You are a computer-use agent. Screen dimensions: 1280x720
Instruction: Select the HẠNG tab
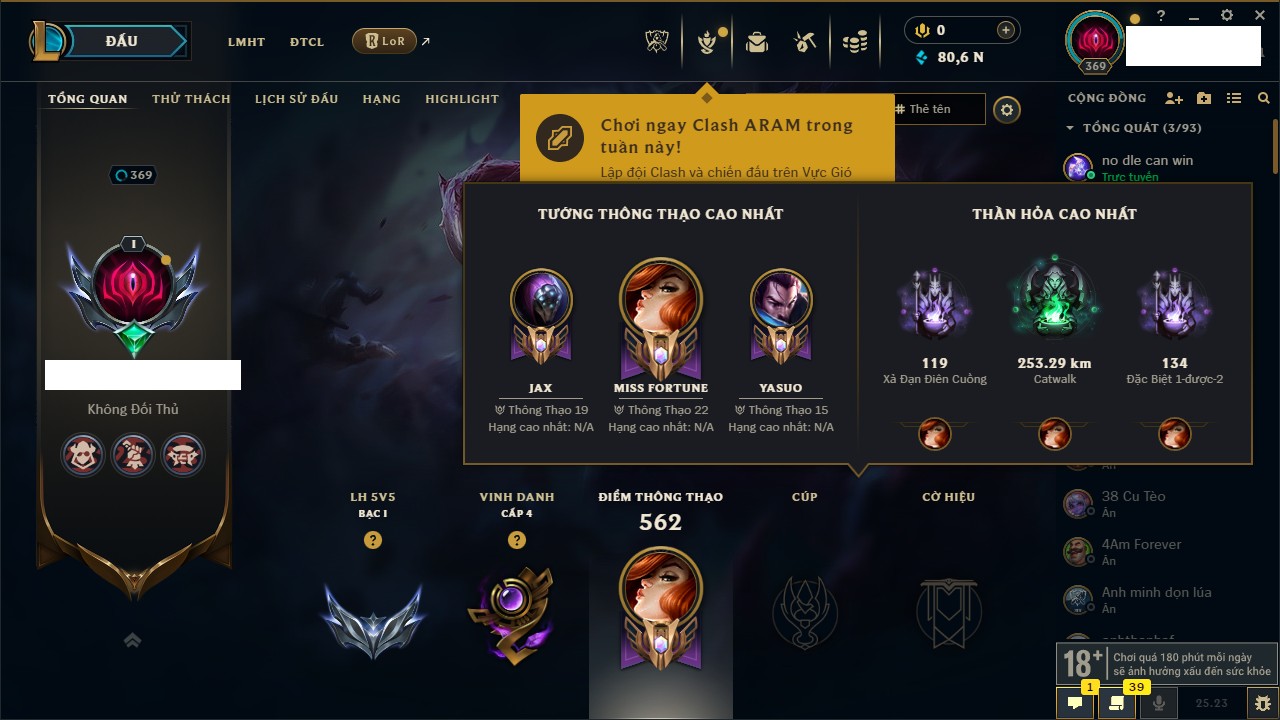(381, 99)
